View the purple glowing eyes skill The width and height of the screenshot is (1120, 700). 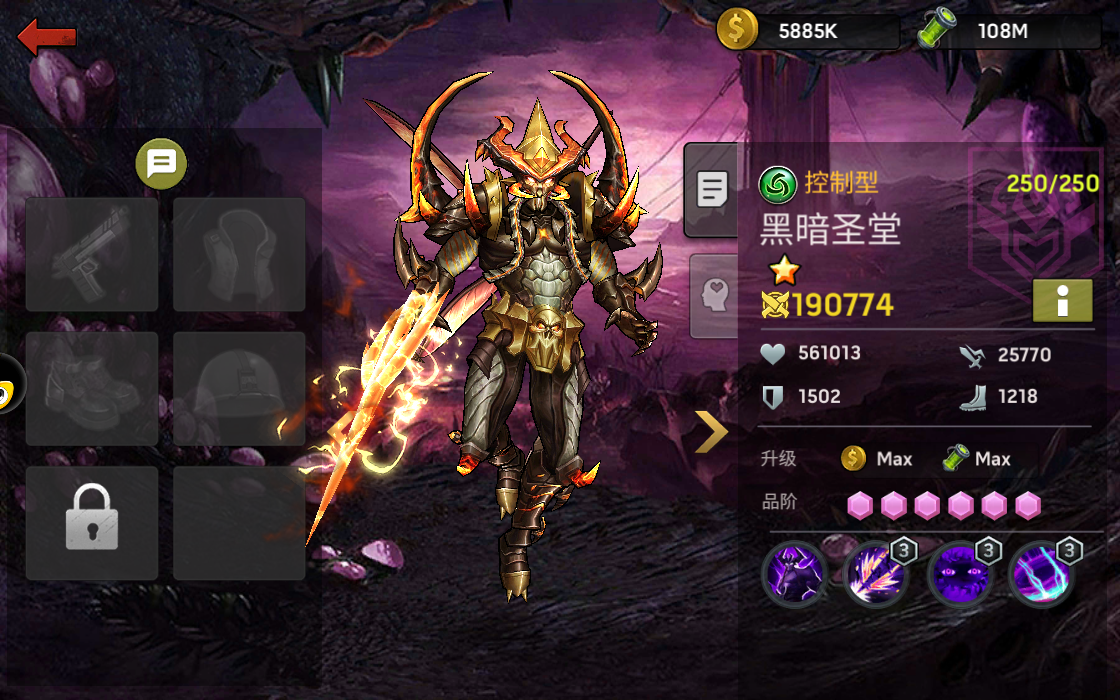click(959, 574)
